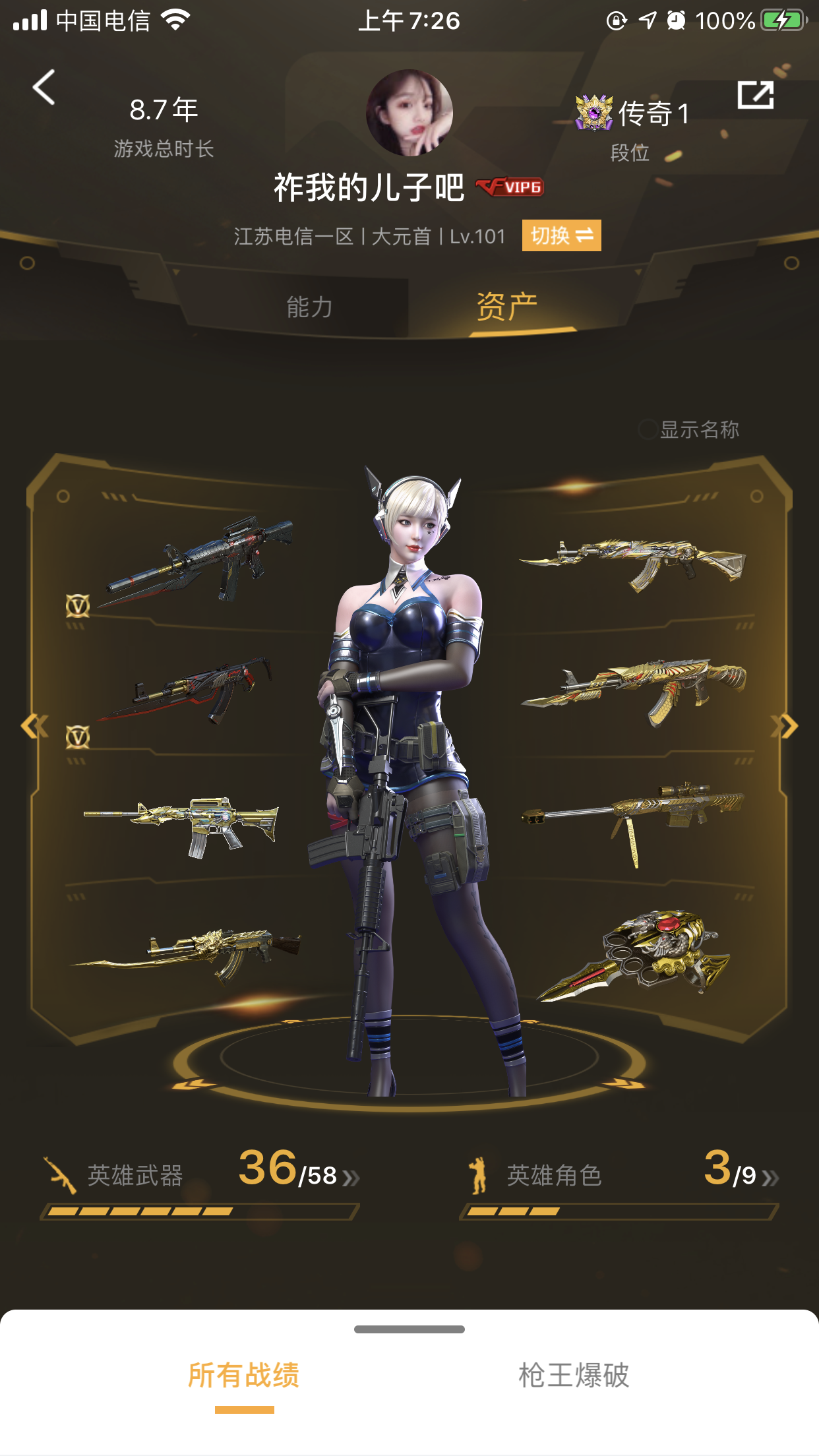Select the 资产 tab
The image size is (819, 1456).
(x=506, y=307)
